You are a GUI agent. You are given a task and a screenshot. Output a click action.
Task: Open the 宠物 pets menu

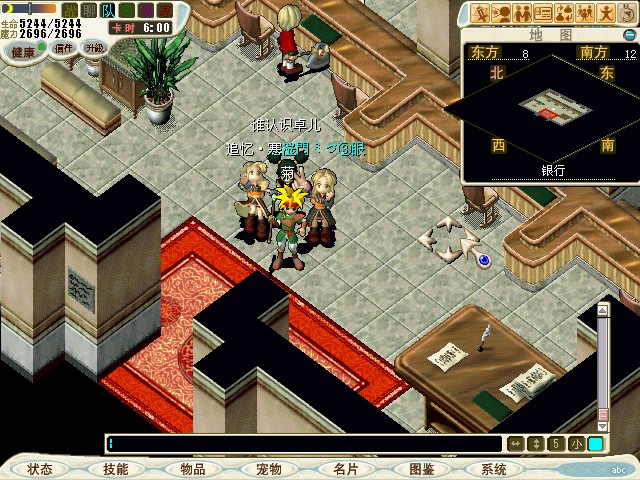pos(269,469)
